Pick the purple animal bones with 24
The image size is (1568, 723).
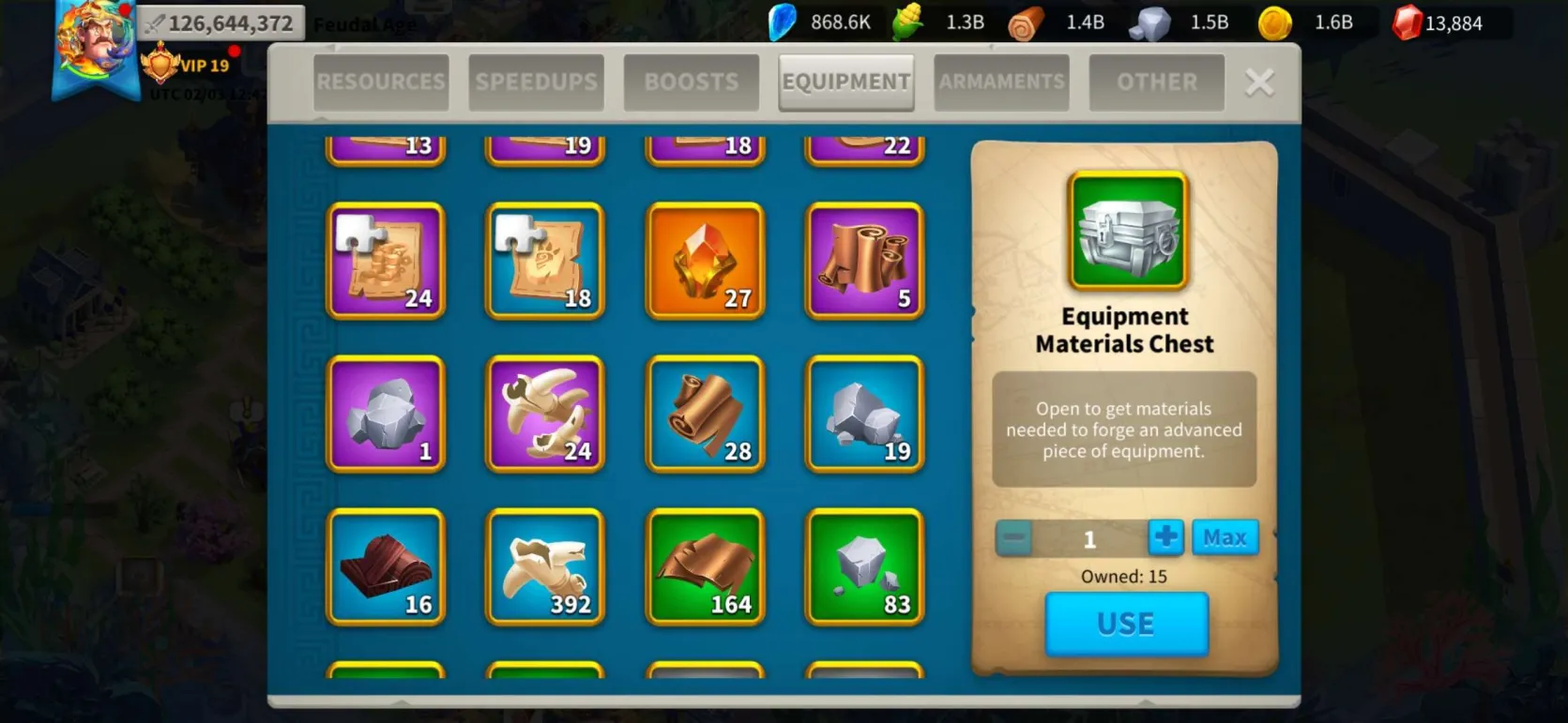(545, 414)
